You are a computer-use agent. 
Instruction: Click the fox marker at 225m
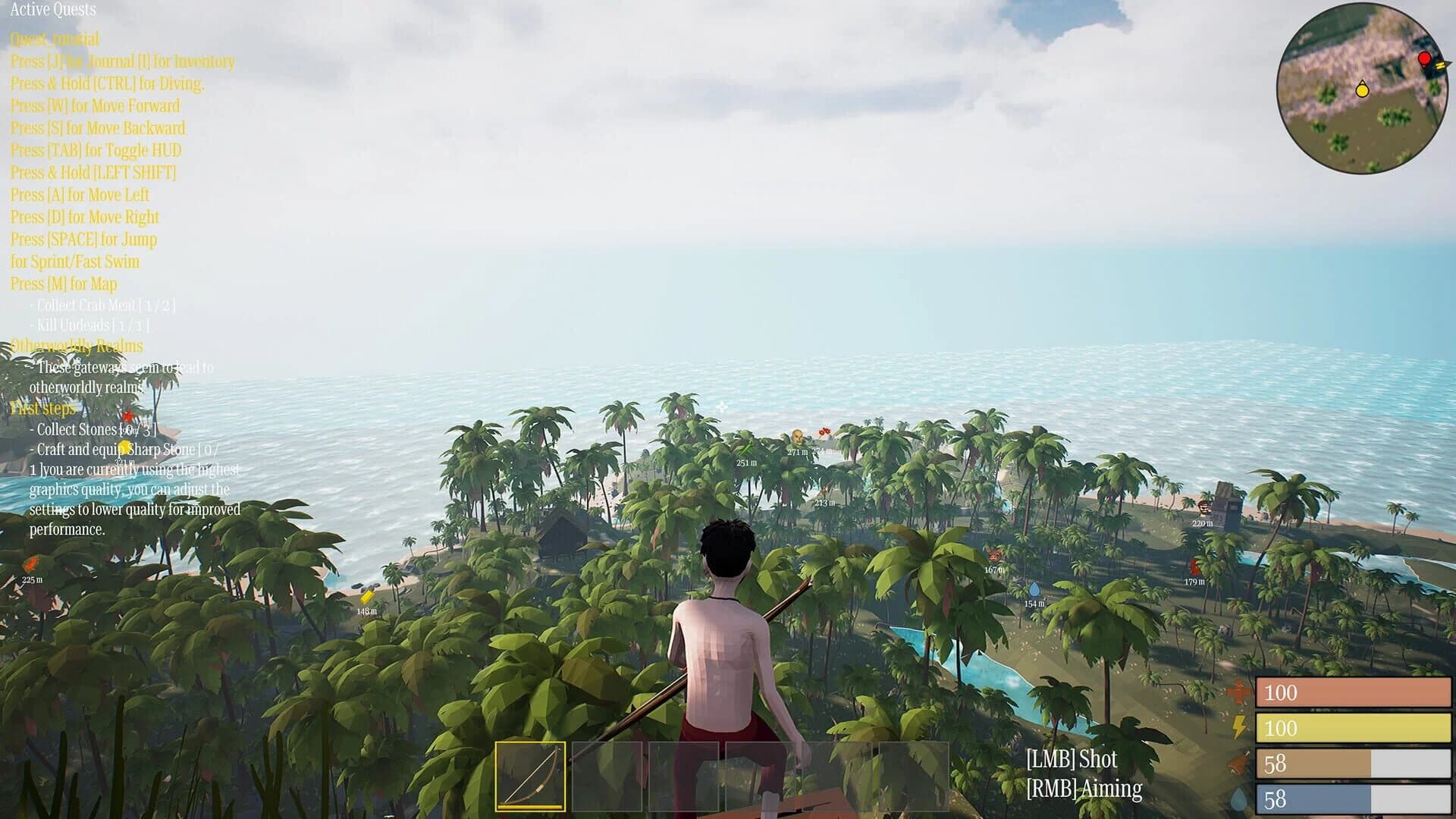(x=30, y=565)
